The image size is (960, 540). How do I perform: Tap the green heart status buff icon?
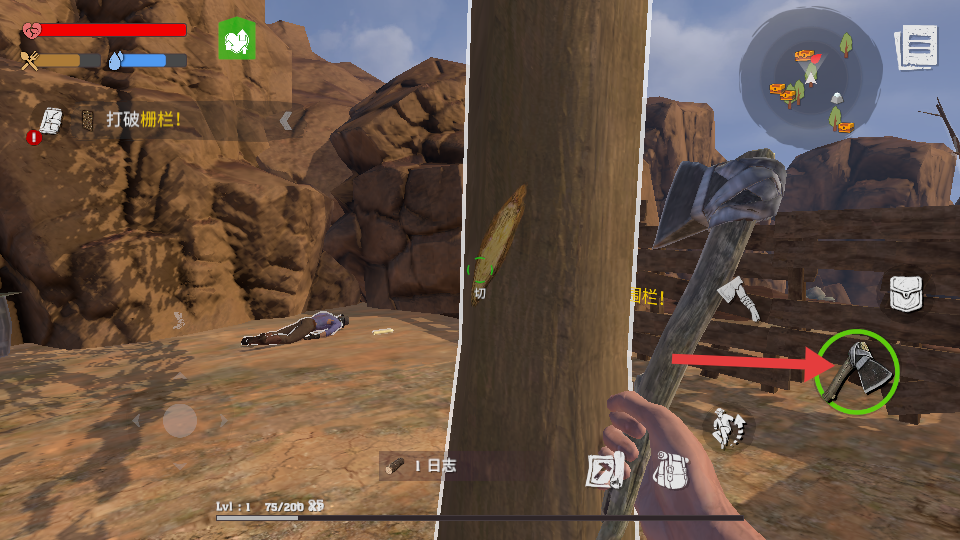238,40
